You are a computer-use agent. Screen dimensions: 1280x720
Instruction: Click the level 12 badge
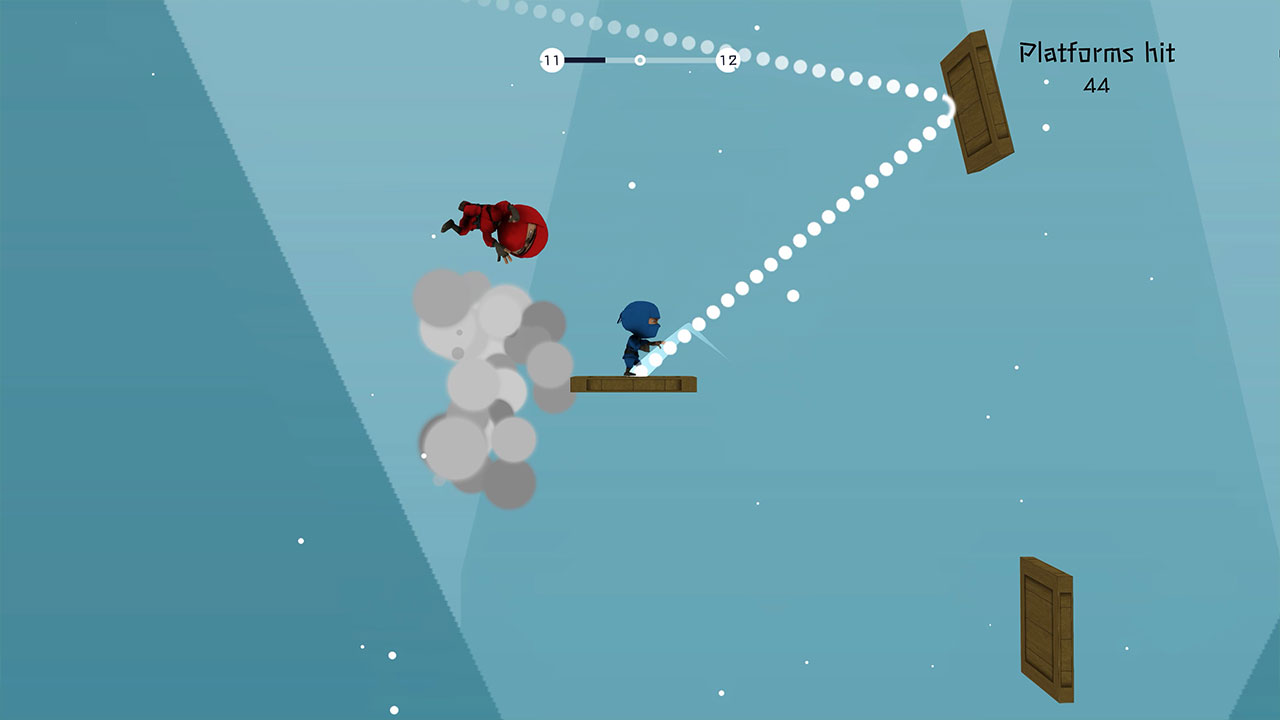[x=727, y=60]
